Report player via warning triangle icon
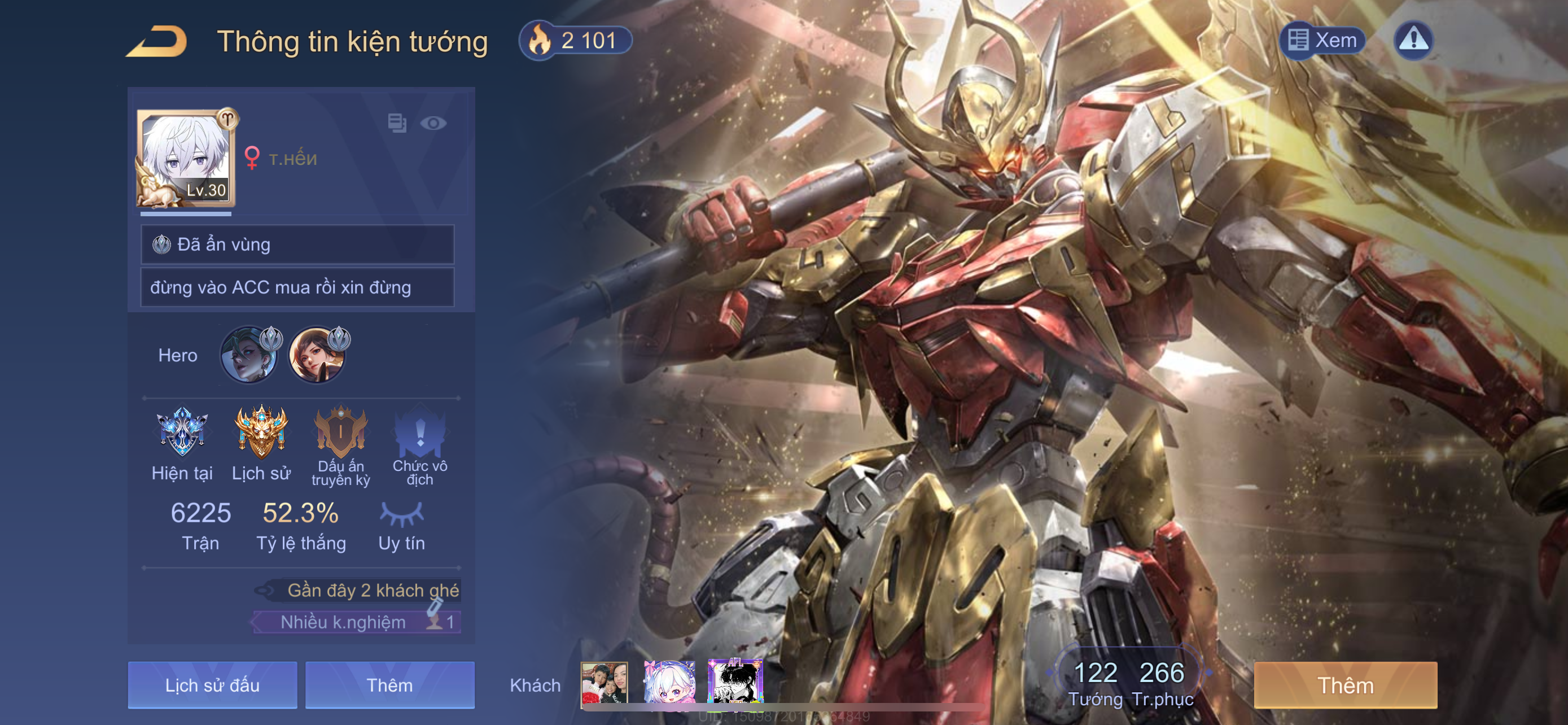The width and height of the screenshot is (1568, 725). tap(1413, 40)
